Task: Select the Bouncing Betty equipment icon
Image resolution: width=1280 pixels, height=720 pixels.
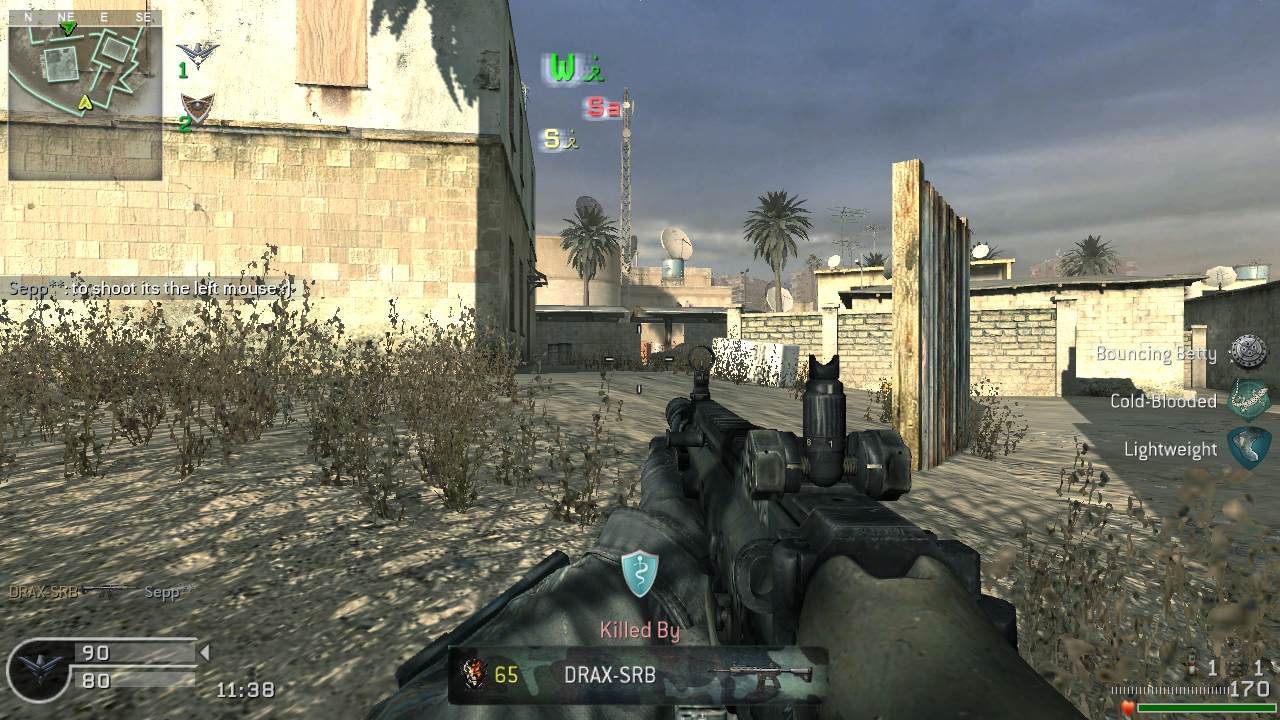Action: [1248, 352]
